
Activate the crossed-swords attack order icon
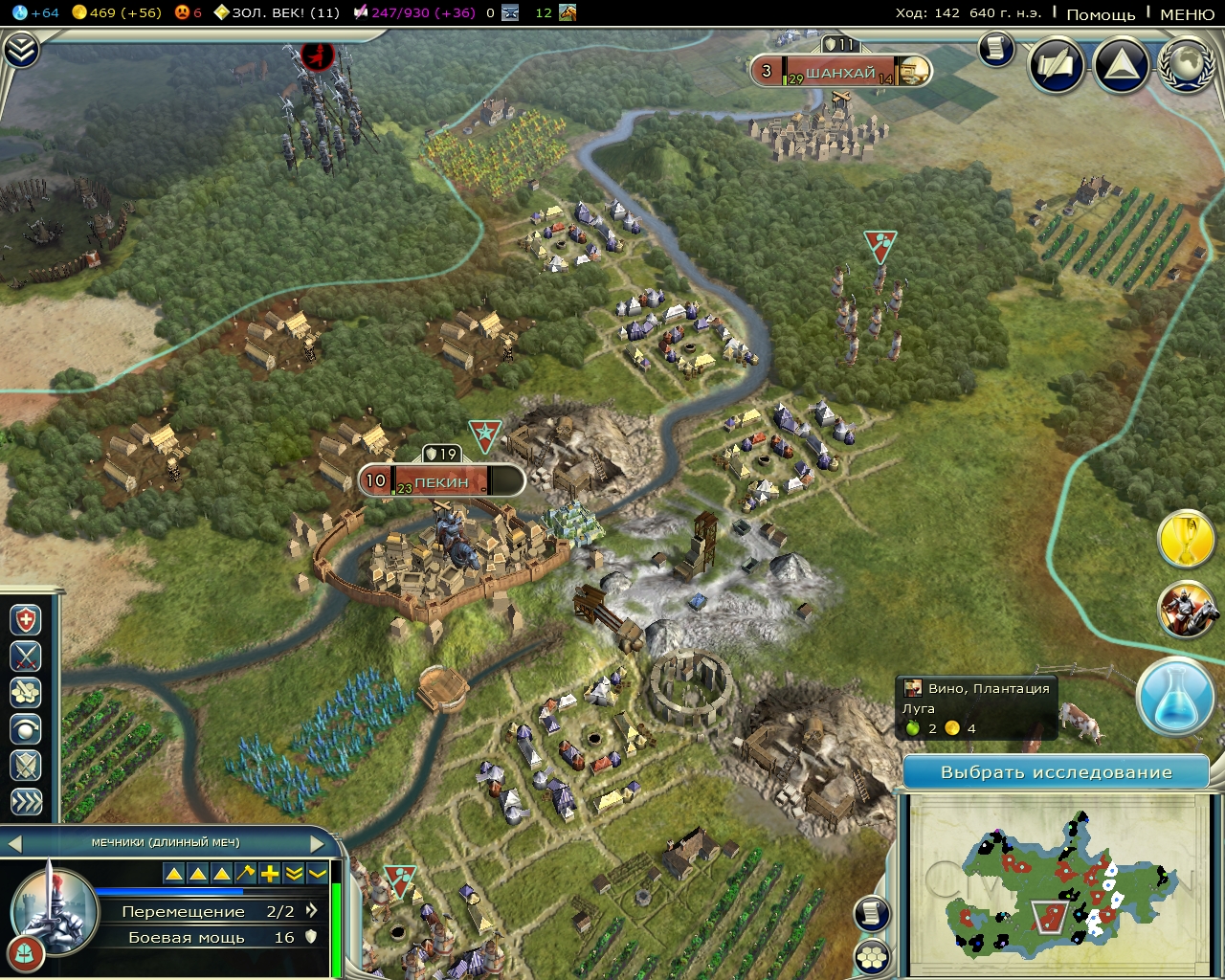tap(26, 657)
